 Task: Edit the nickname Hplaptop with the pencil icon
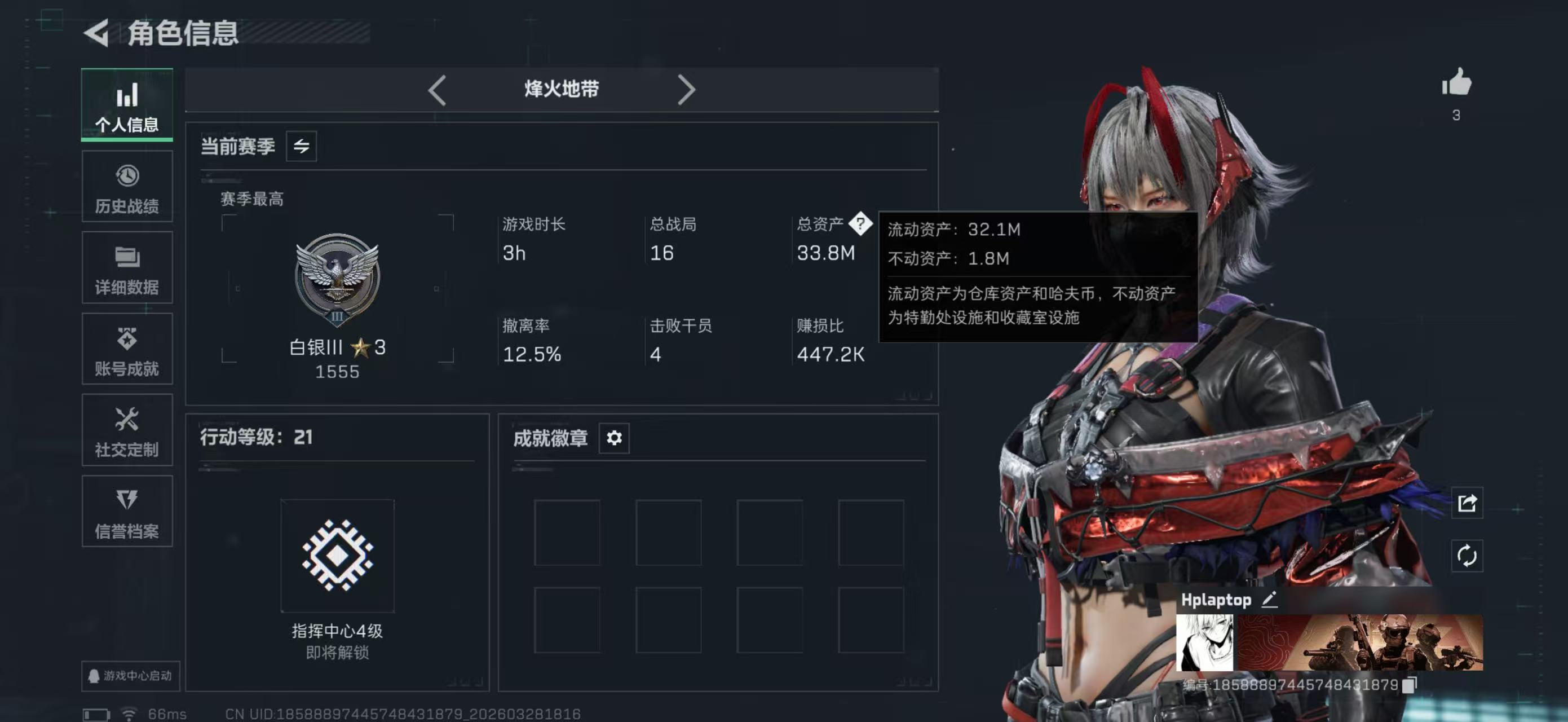[x=1269, y=600]
